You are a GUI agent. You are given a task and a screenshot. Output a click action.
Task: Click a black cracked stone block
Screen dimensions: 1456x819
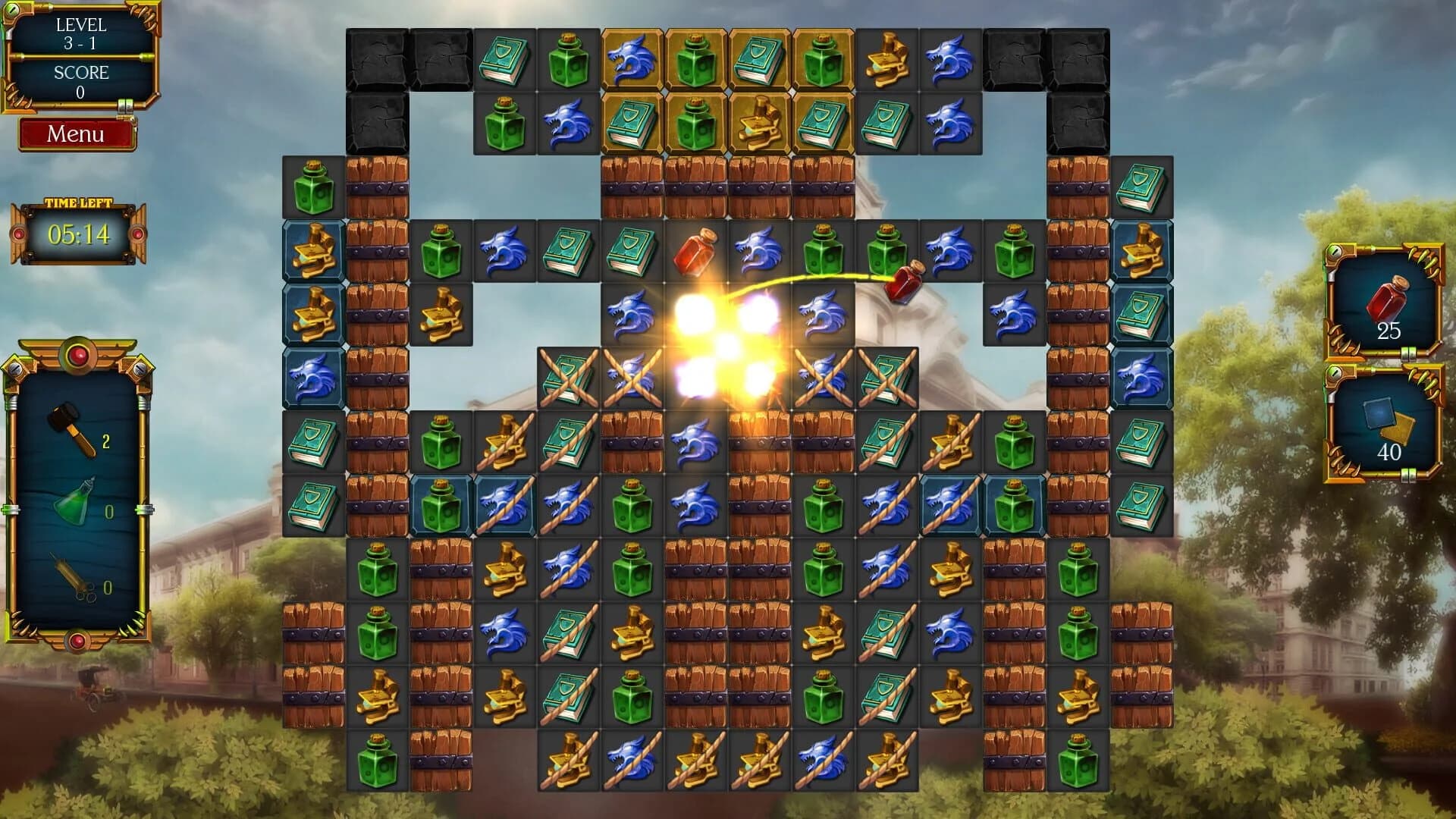click(376, 58)
